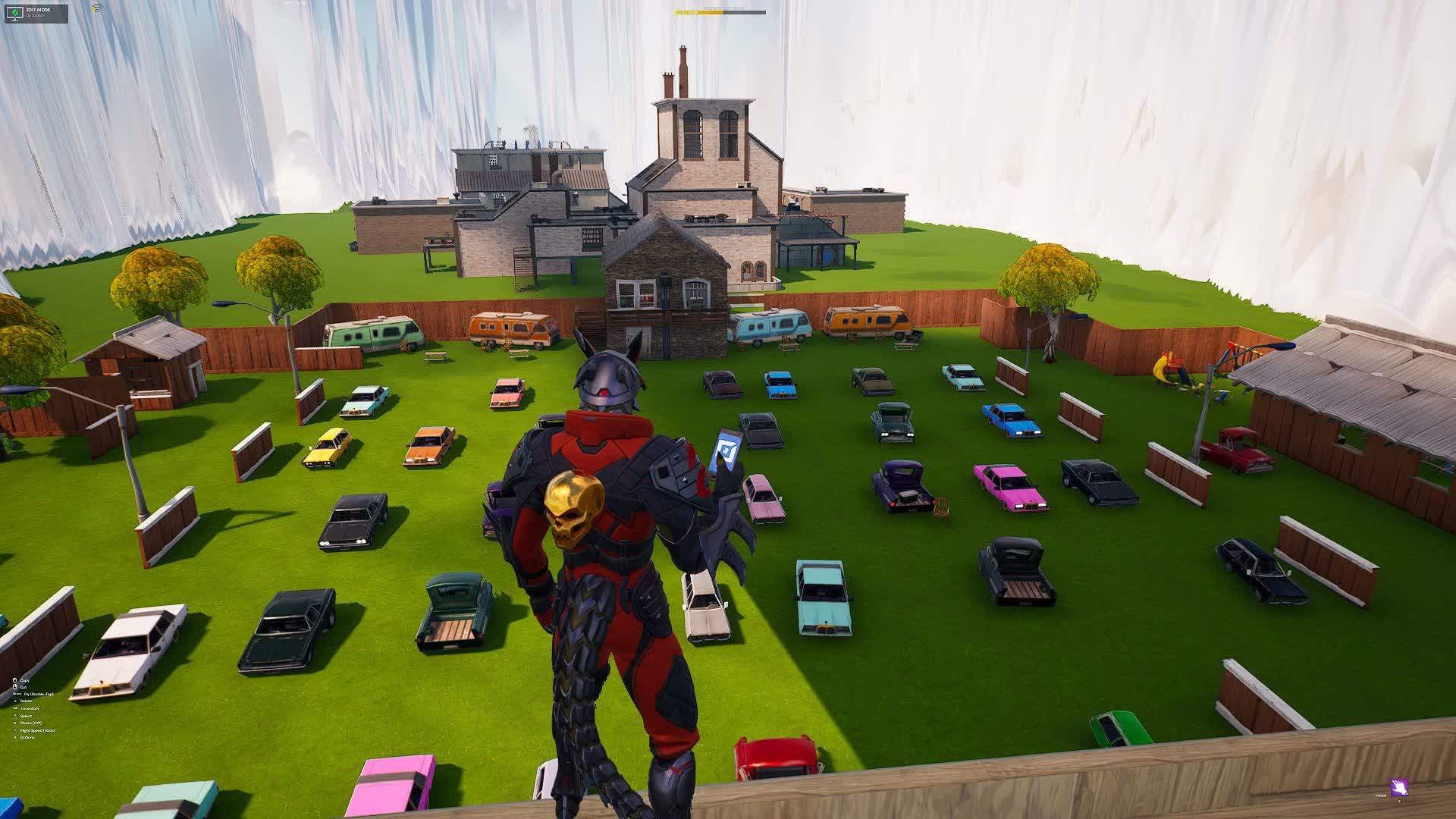The height and width of the screenshot is (819, 1456).
Task: Click the Delete prompt
Action: (x=26, y=701)
